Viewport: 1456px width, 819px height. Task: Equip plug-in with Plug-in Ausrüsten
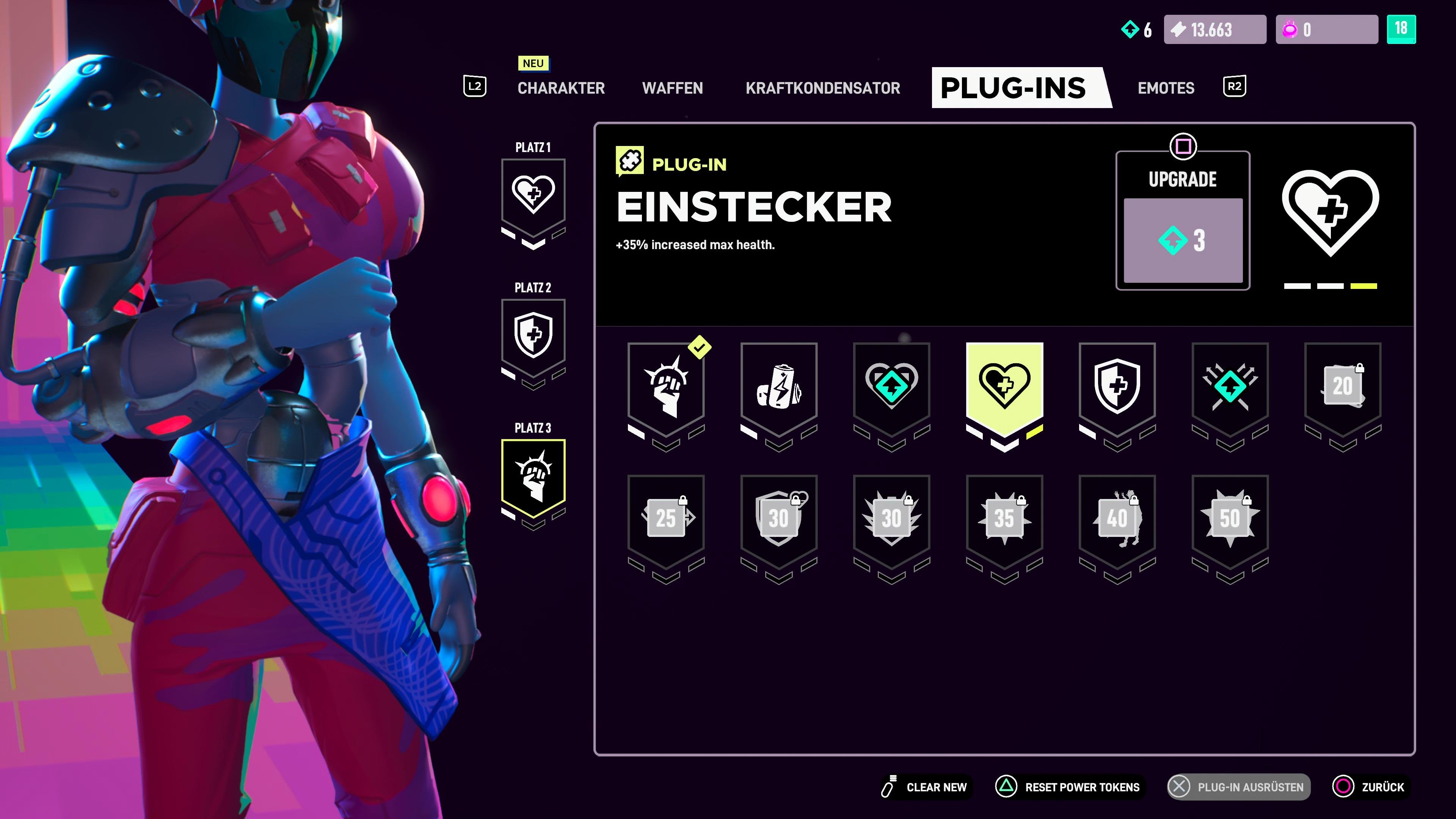pyautogui.click(x=1239, y=787)
